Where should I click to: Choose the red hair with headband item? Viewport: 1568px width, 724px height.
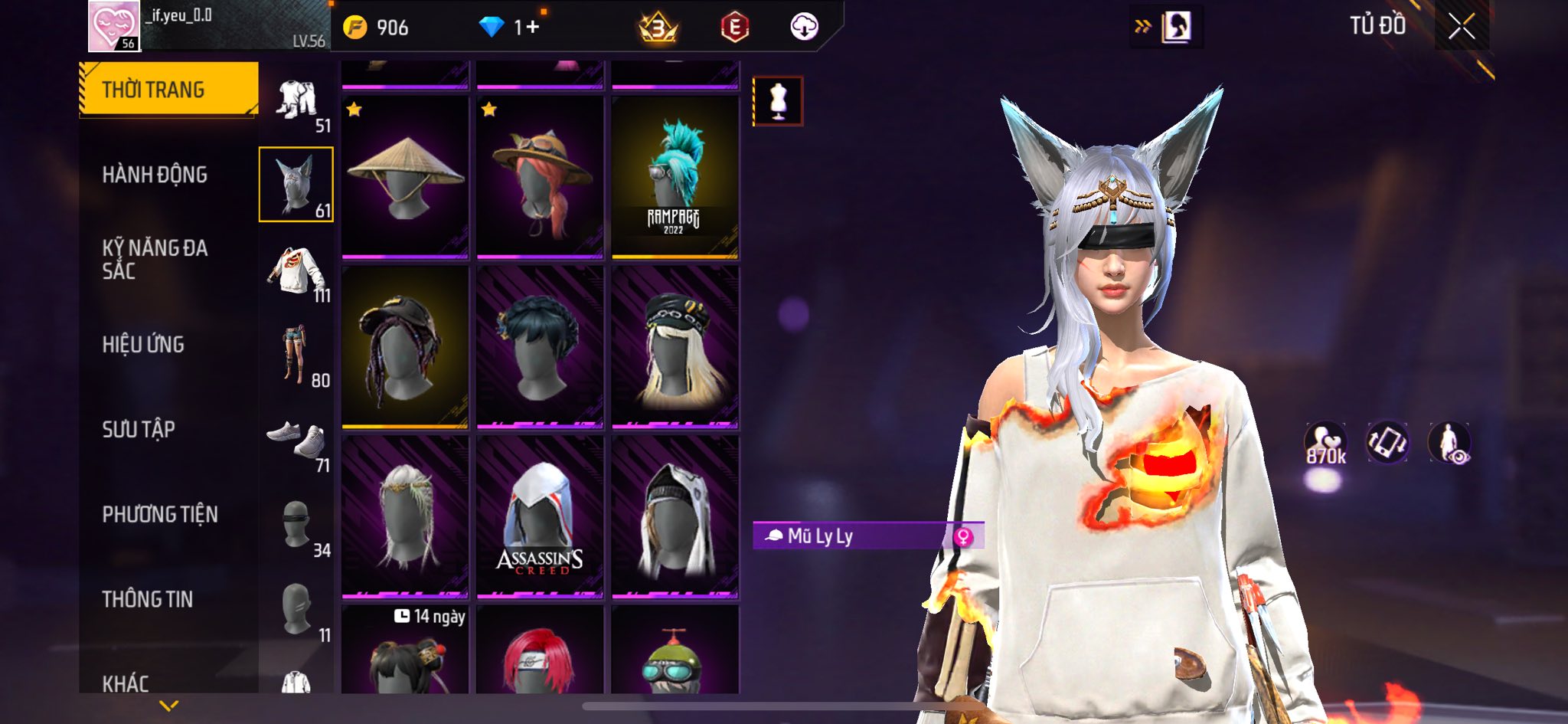tap(540, 655)
